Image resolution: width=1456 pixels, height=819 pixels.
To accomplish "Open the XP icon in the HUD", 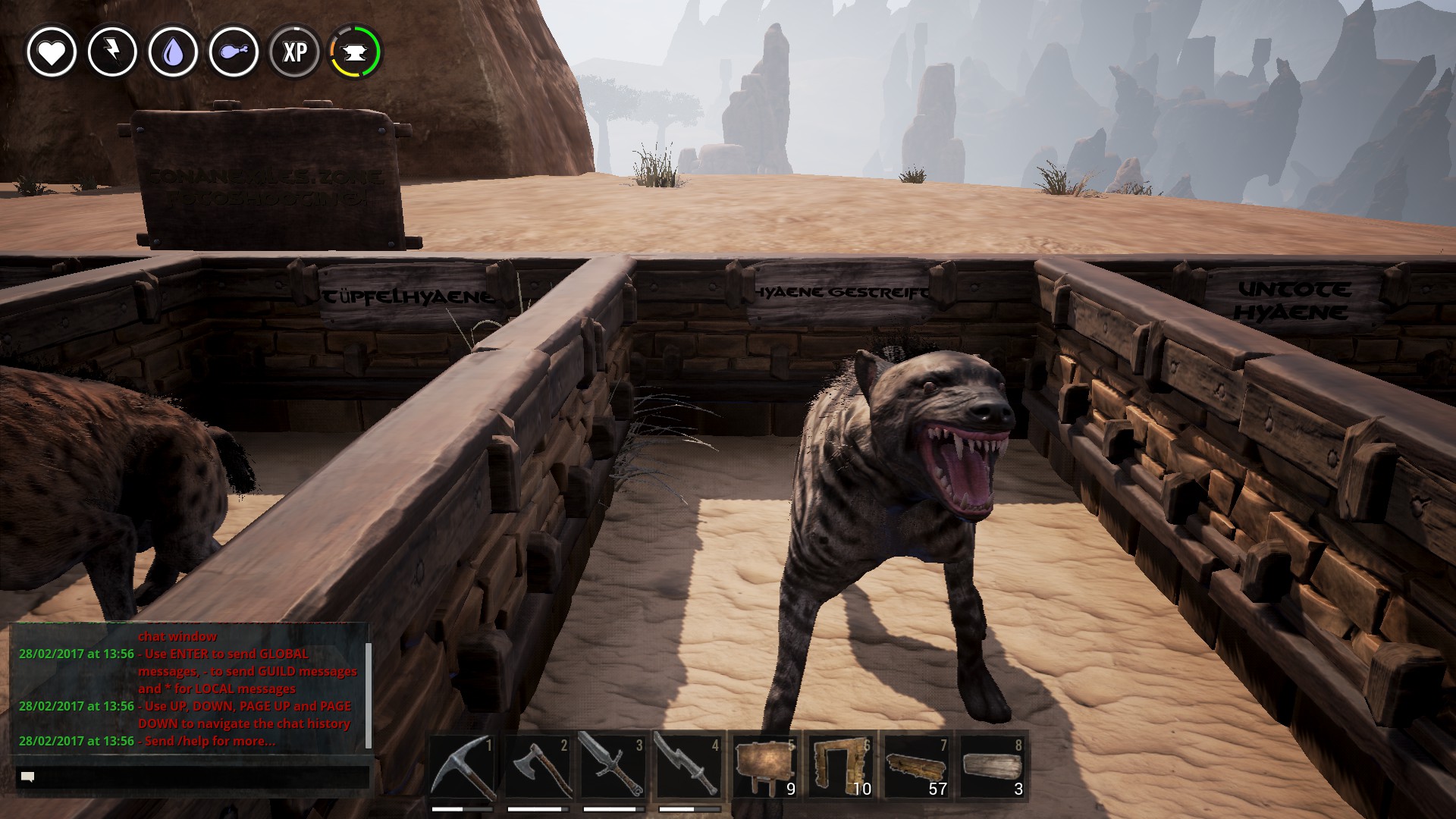I will [x=294, y=52].
